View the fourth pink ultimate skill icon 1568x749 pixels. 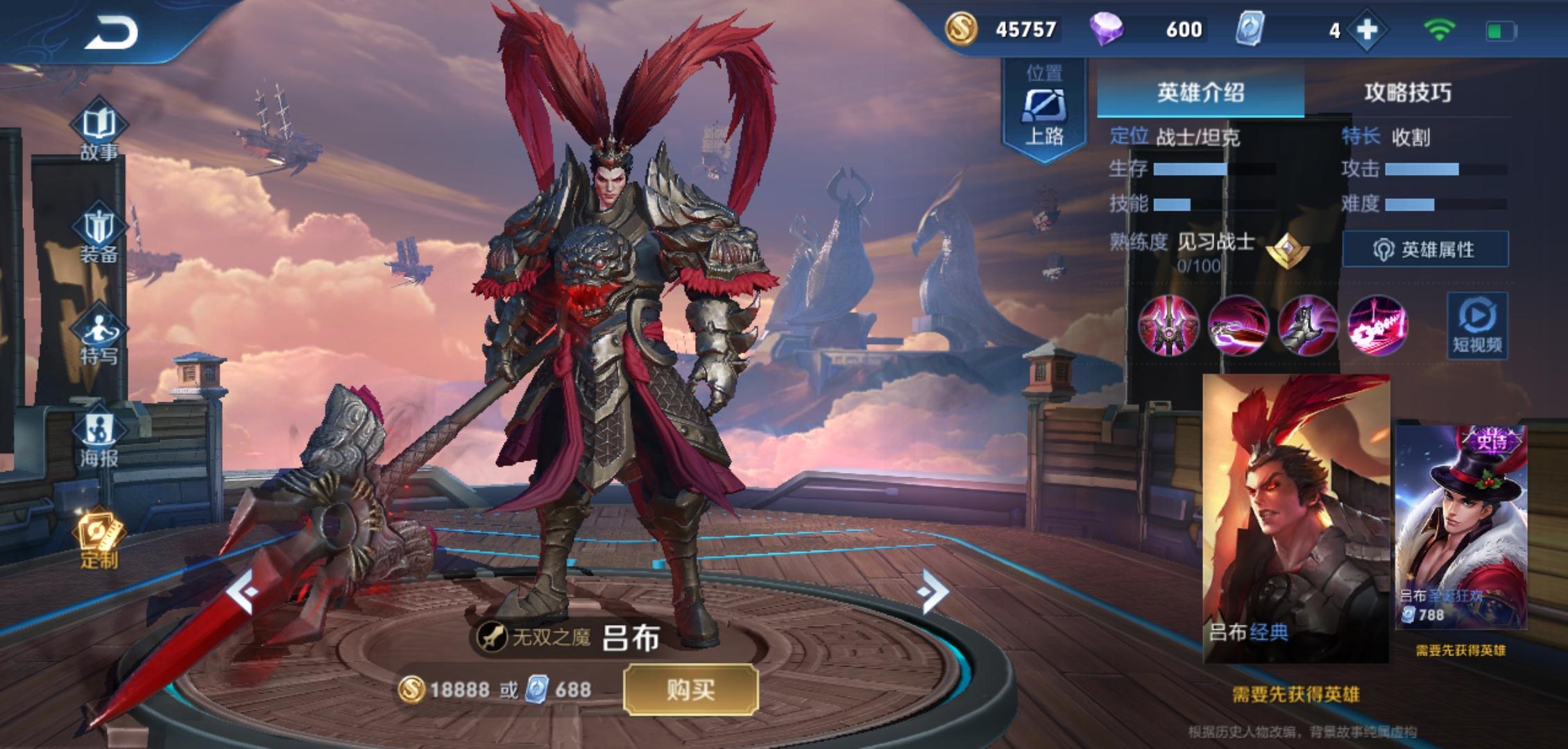click(1377, 325)
